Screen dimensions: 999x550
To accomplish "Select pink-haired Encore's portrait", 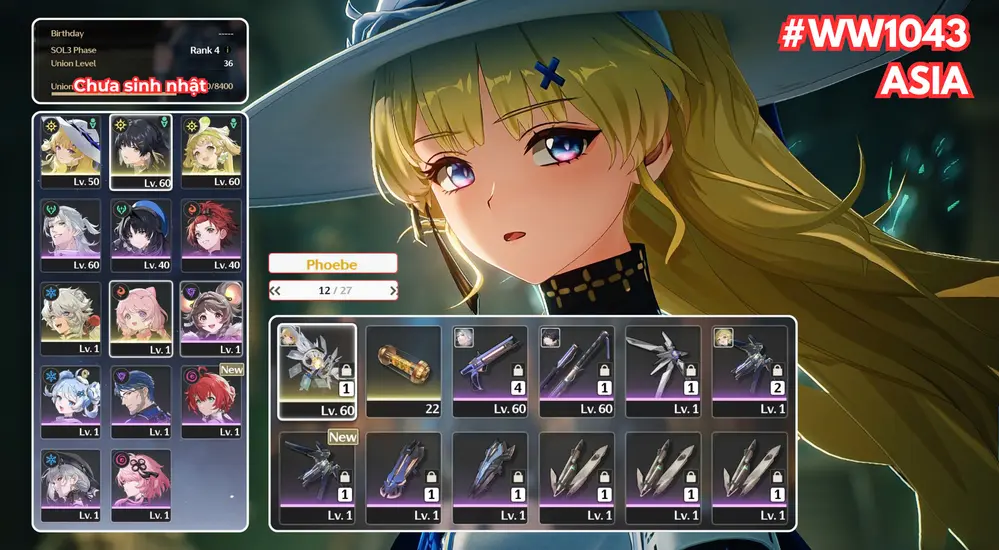I will 140,317.
